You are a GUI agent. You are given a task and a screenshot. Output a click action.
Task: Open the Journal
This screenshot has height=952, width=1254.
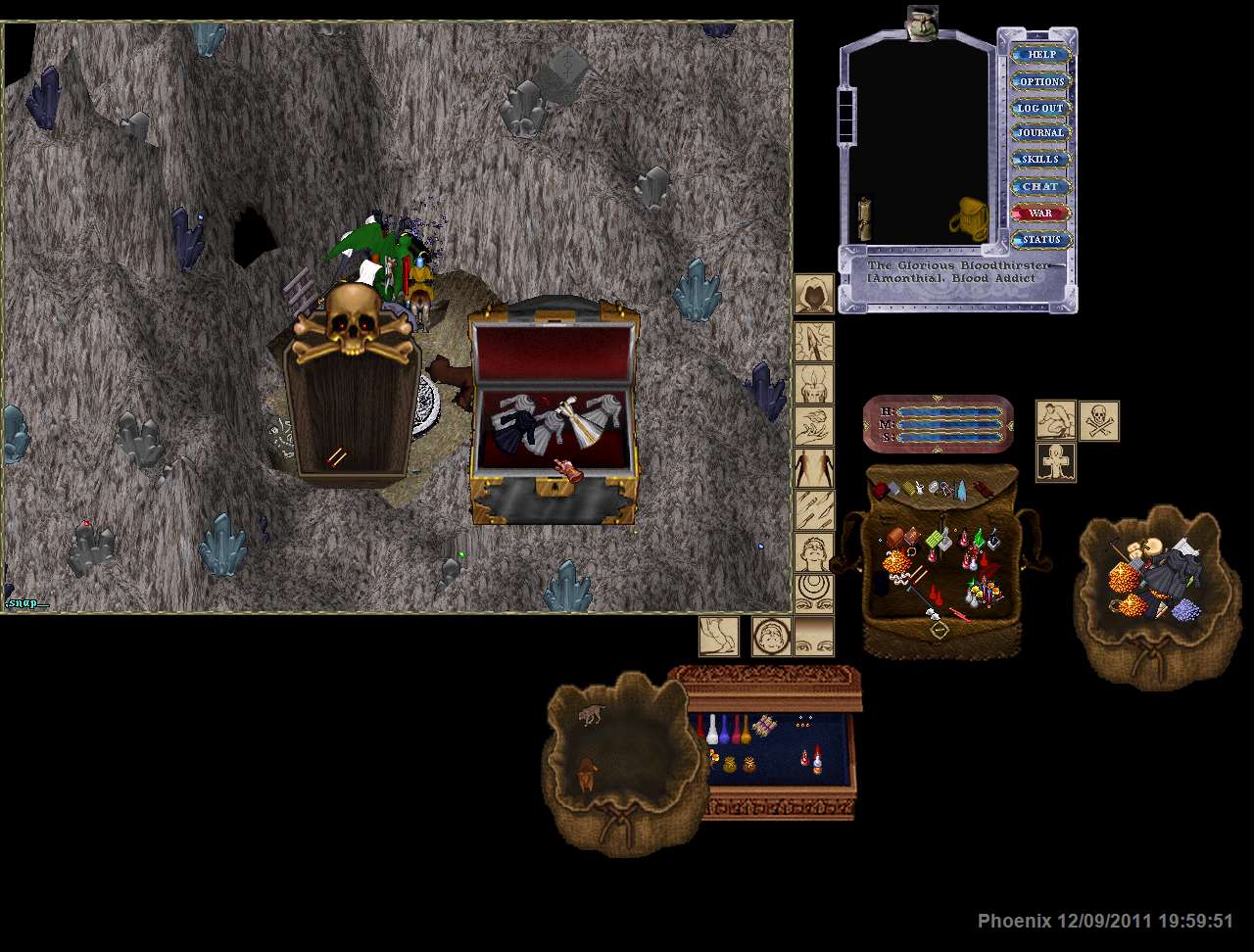coord(1041,133)
